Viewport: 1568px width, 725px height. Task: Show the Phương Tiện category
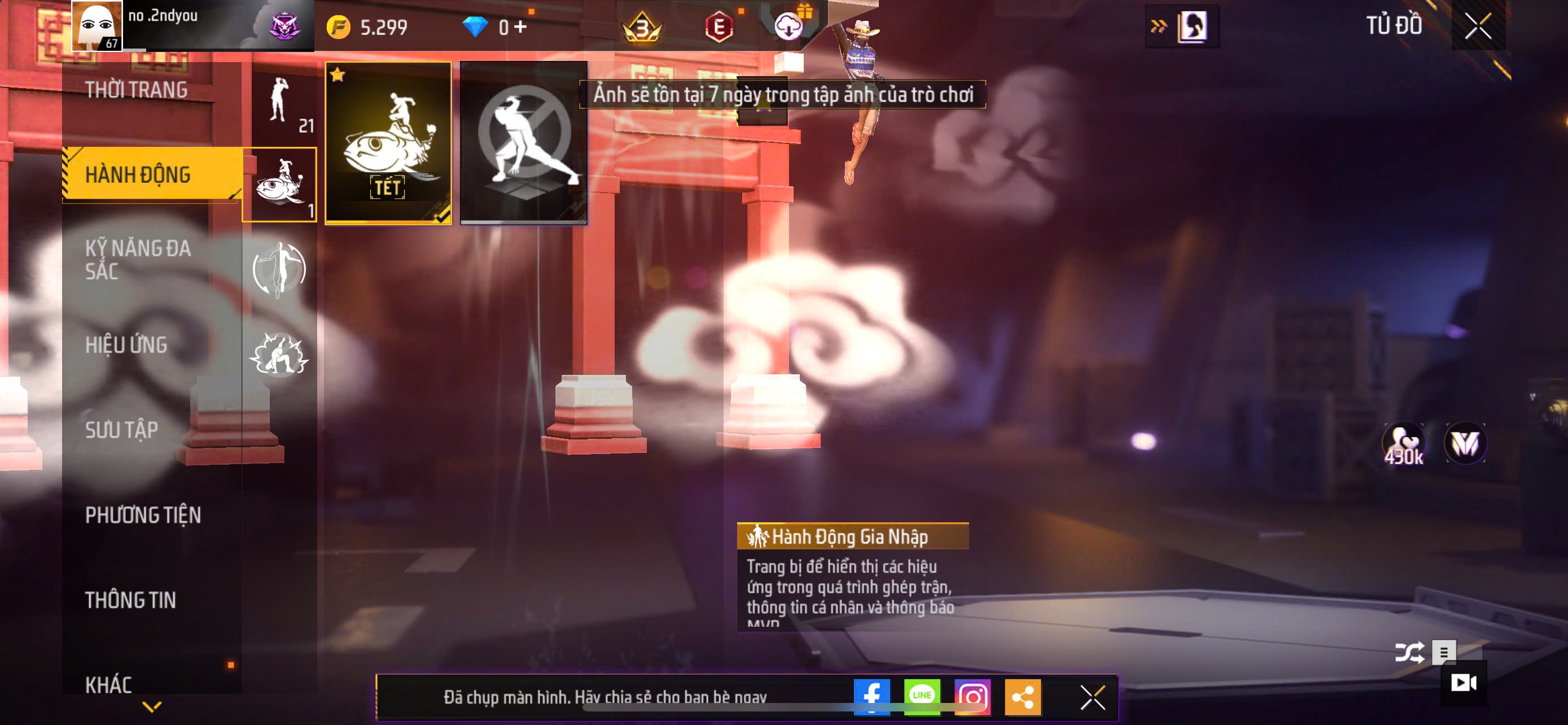click(x=143, y=515)
